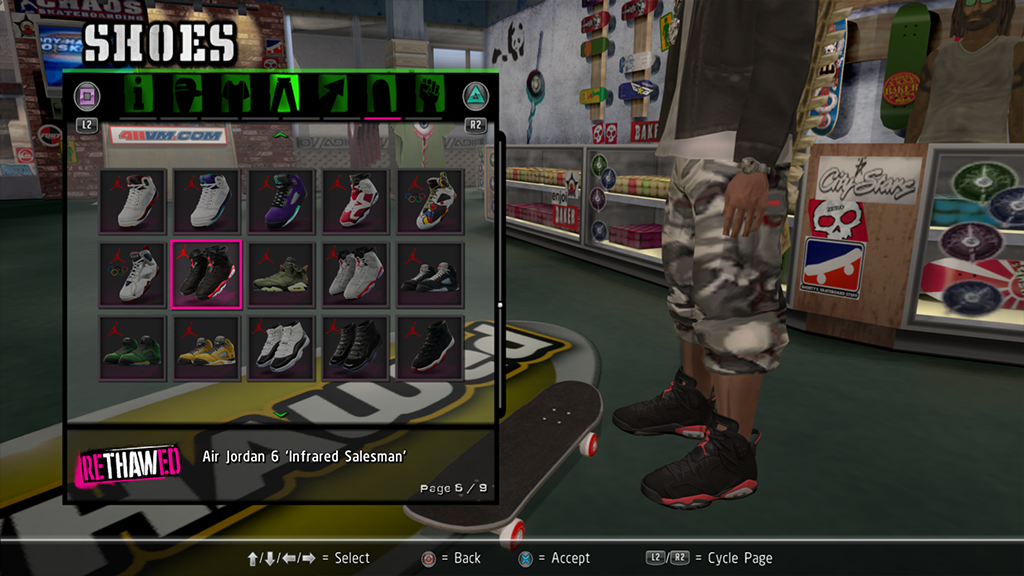Choose the olive green Jordan 6 shoes

coord(282,274)
